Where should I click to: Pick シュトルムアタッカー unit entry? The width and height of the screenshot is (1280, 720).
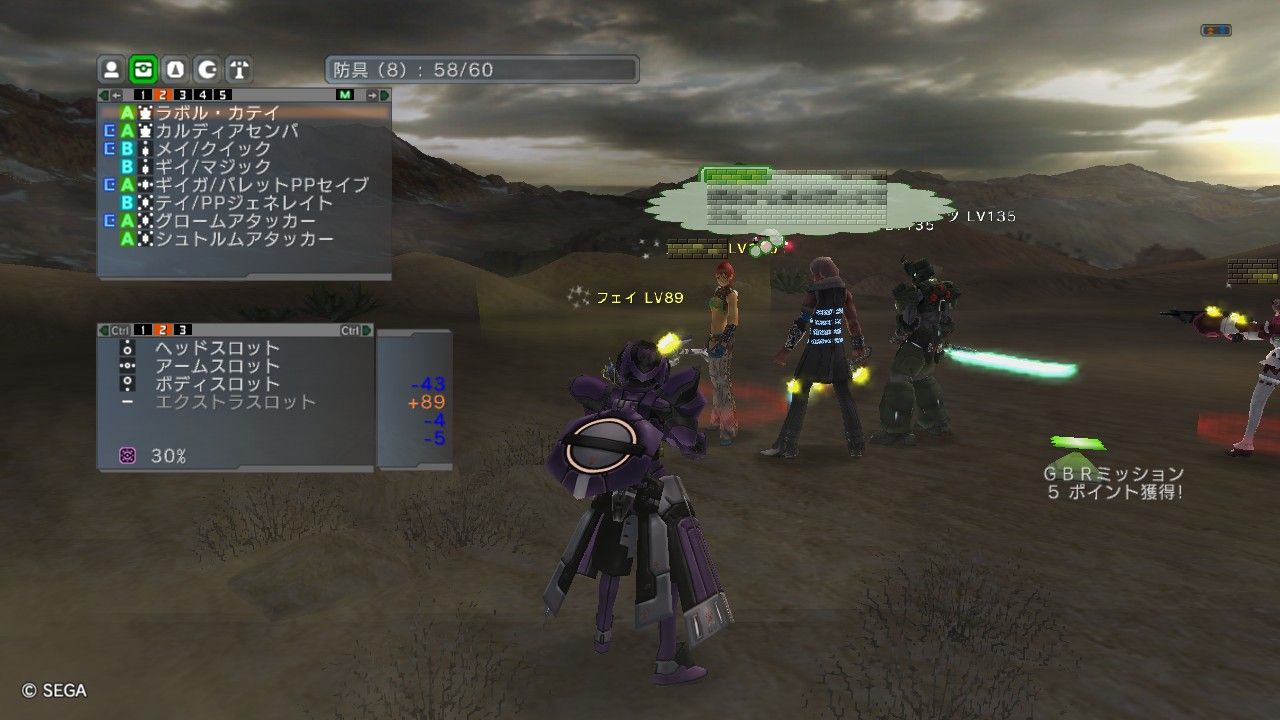pyautogui.click(x=244, y=239)
